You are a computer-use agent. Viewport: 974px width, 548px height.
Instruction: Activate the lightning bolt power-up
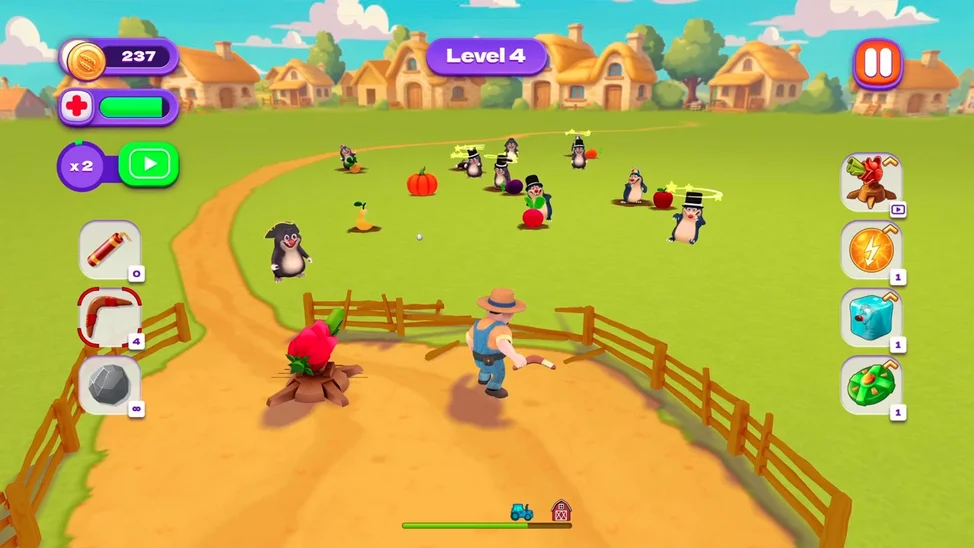click(870, 250)
